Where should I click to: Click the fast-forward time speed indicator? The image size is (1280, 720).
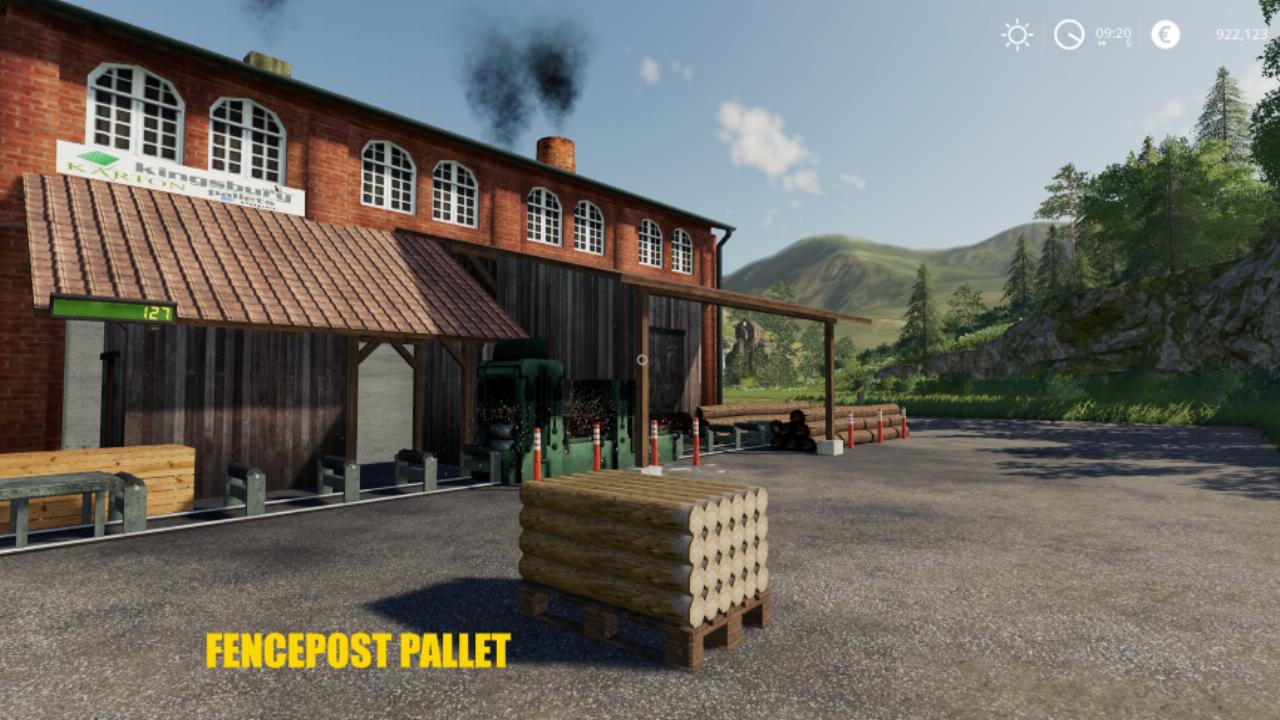(1101, 43)
